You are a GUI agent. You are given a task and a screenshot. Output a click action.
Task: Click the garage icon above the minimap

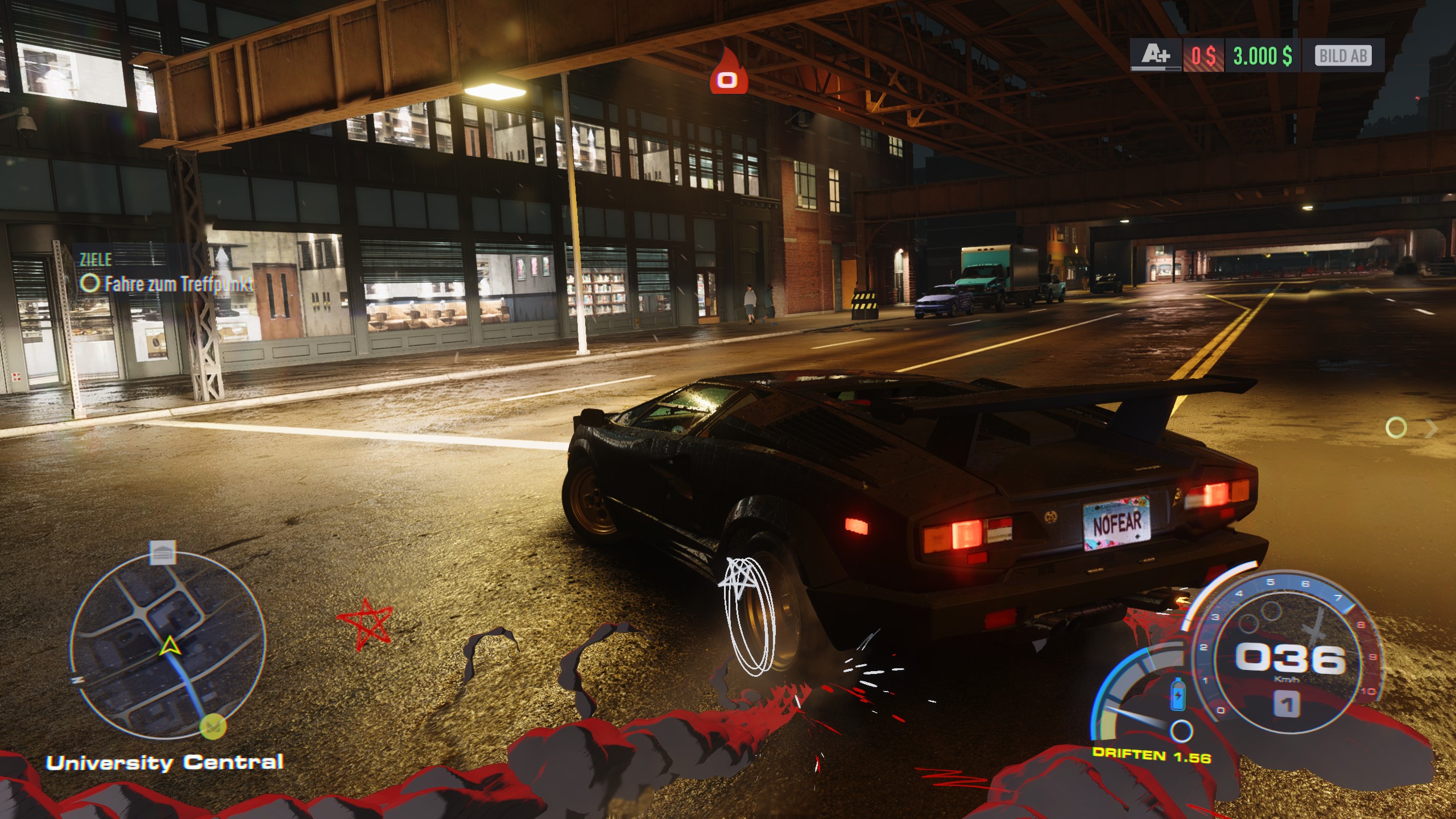pyautogui.click(x=163, y=553)
